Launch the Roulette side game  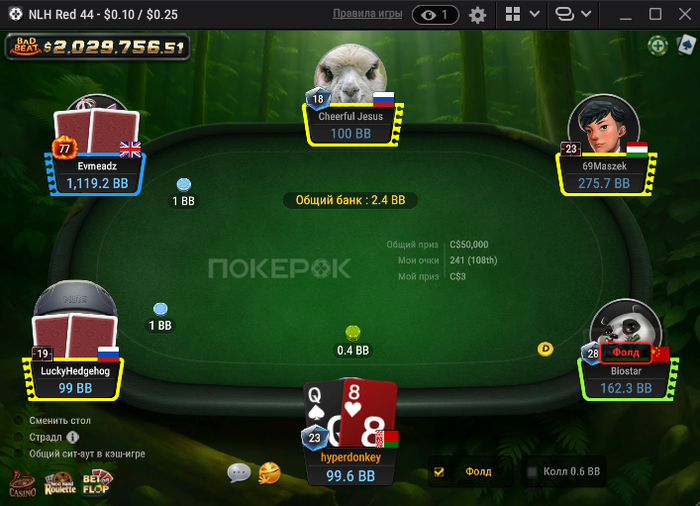60,484
